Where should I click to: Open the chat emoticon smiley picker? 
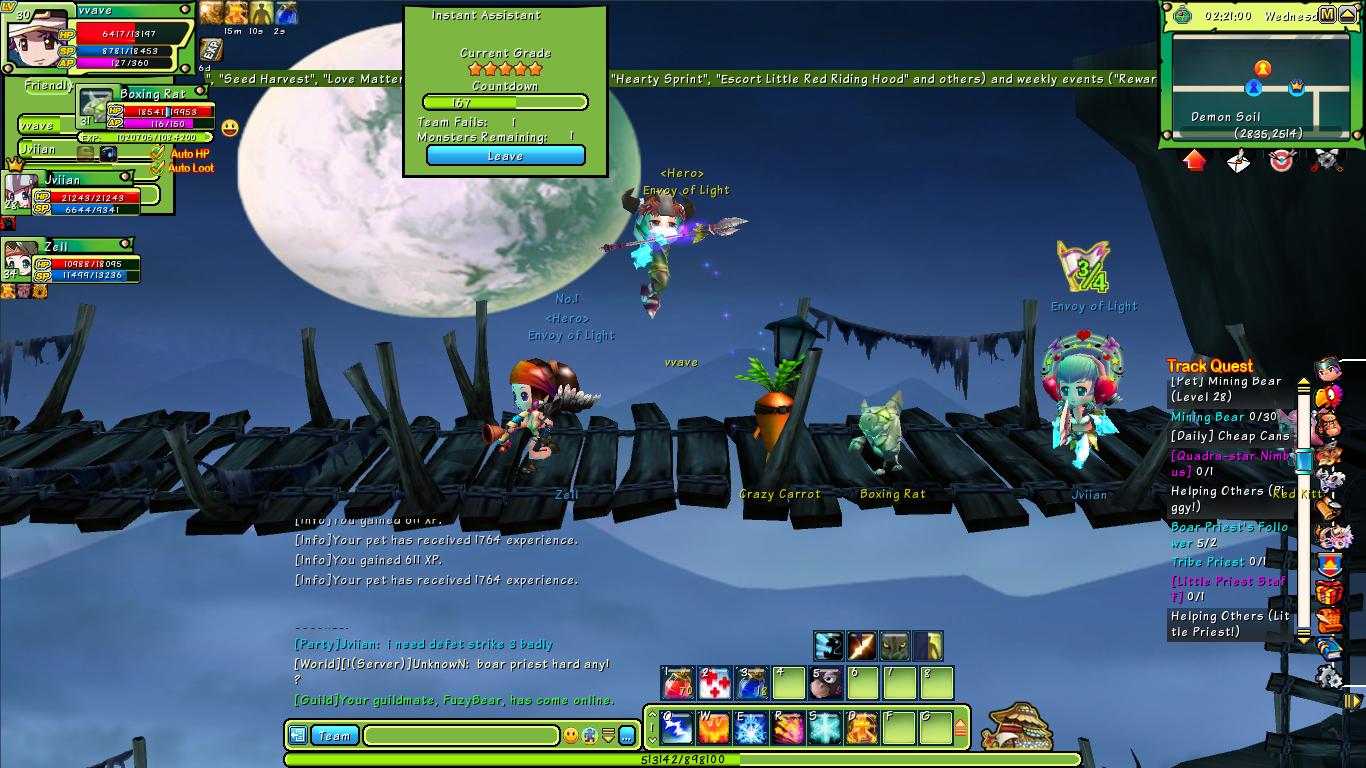[571, 736]
